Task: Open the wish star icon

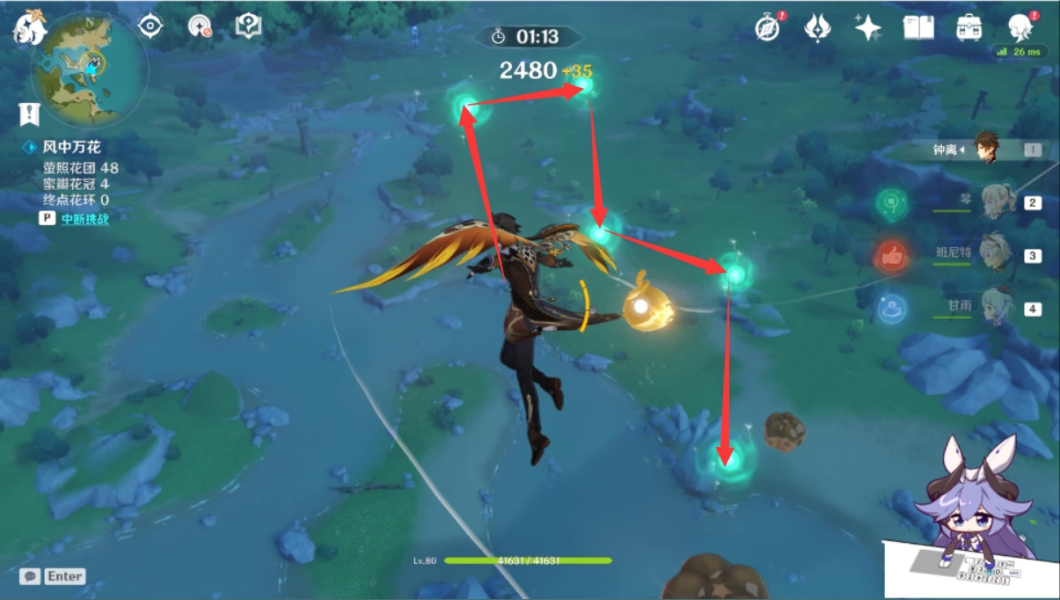Action: 868,27
